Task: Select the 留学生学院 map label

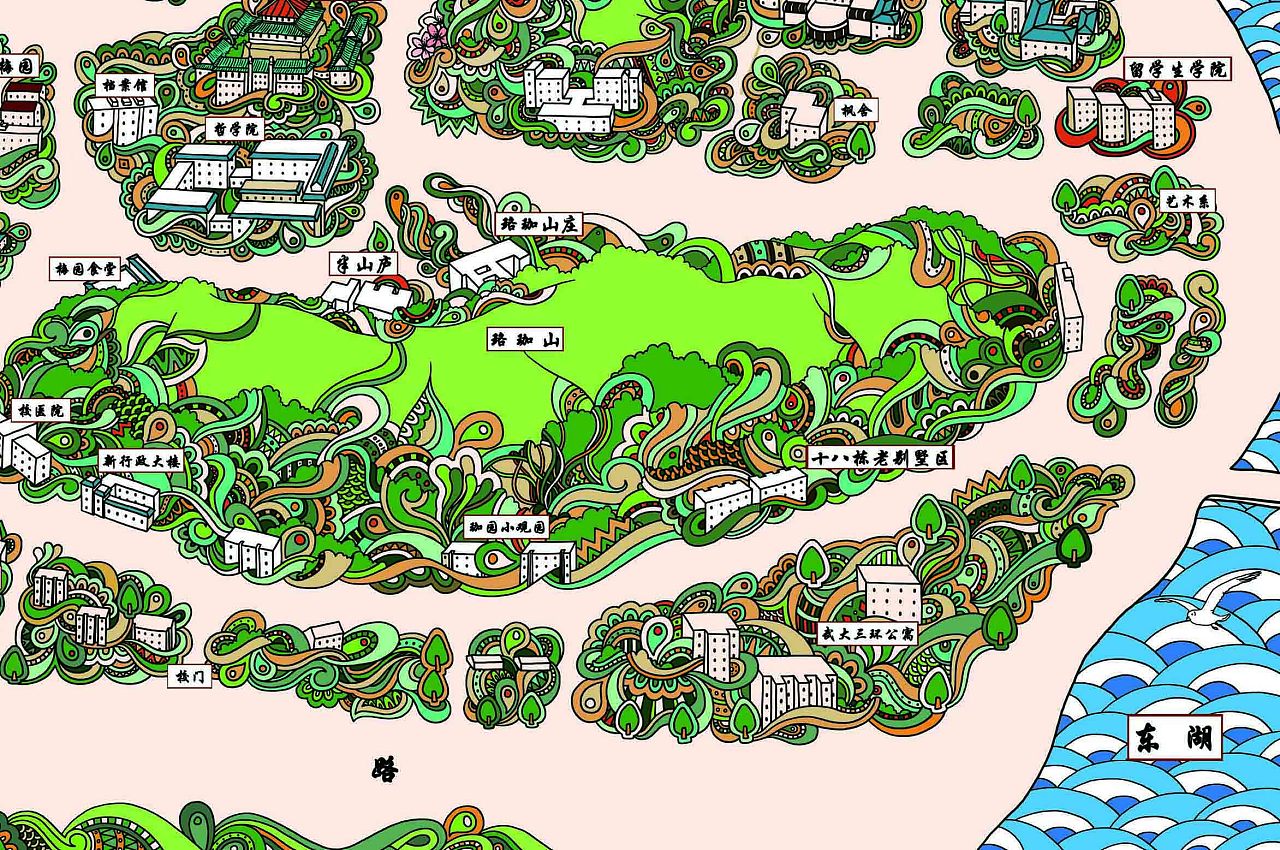Action: coord(1178,69)
